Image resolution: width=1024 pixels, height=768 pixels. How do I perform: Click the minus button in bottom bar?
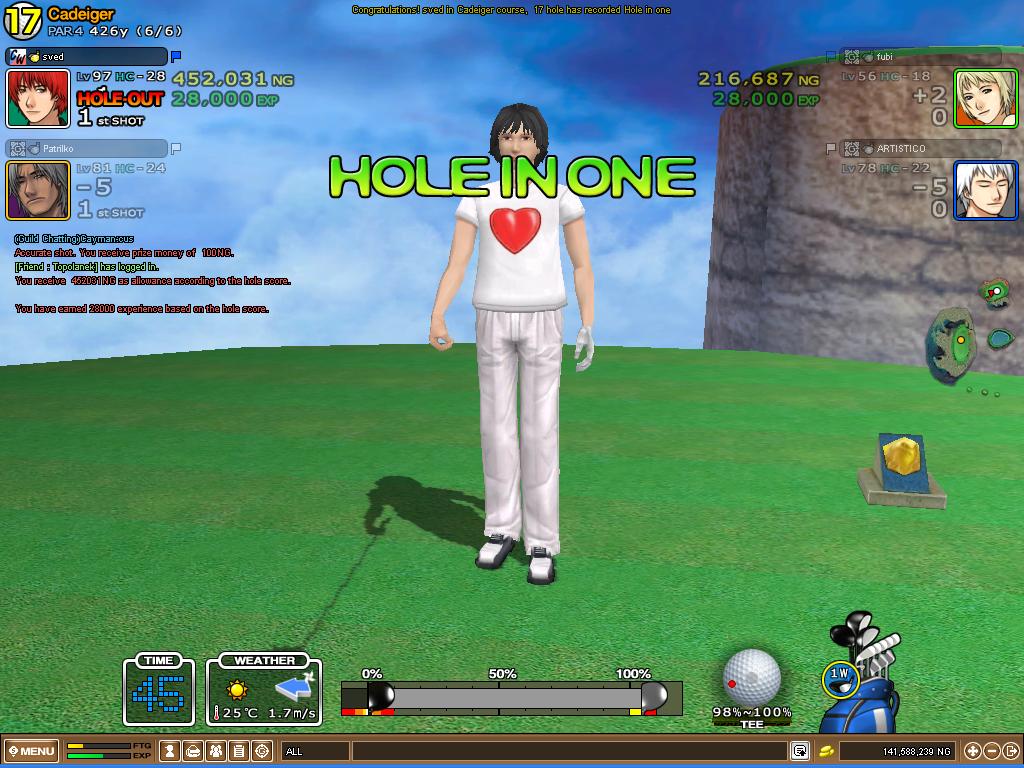[992, 751]
